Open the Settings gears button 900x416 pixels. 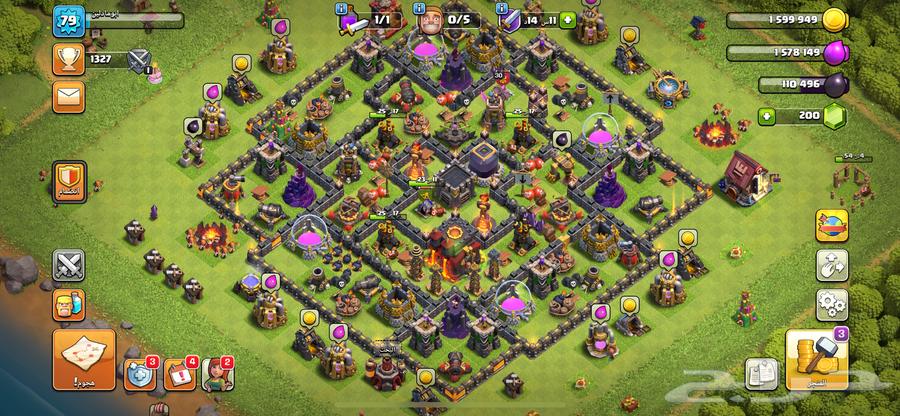coord(830,302)
